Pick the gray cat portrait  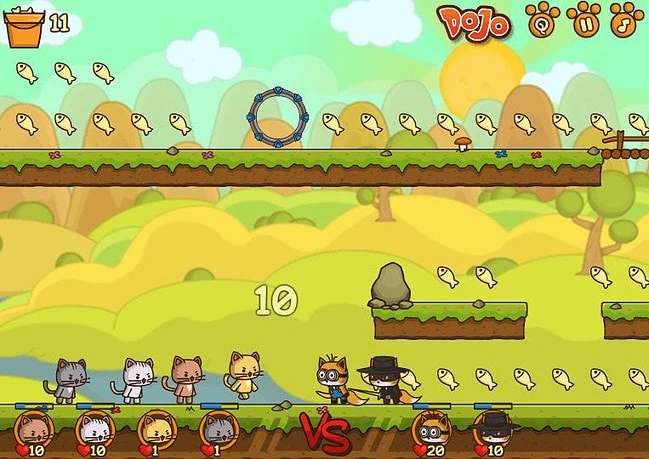click(x=217, y=429)
